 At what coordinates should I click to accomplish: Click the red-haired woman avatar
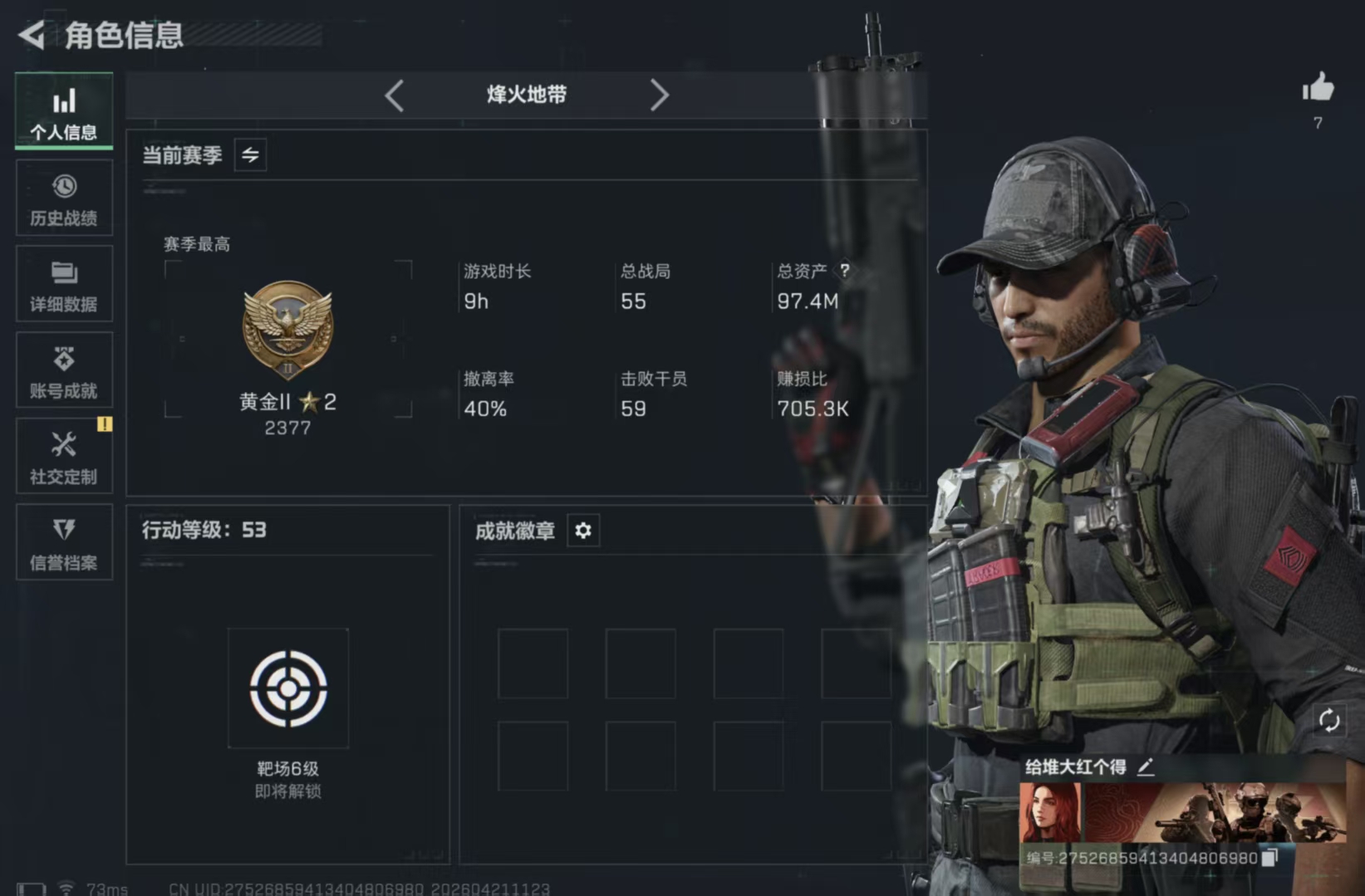point(1050,812)
